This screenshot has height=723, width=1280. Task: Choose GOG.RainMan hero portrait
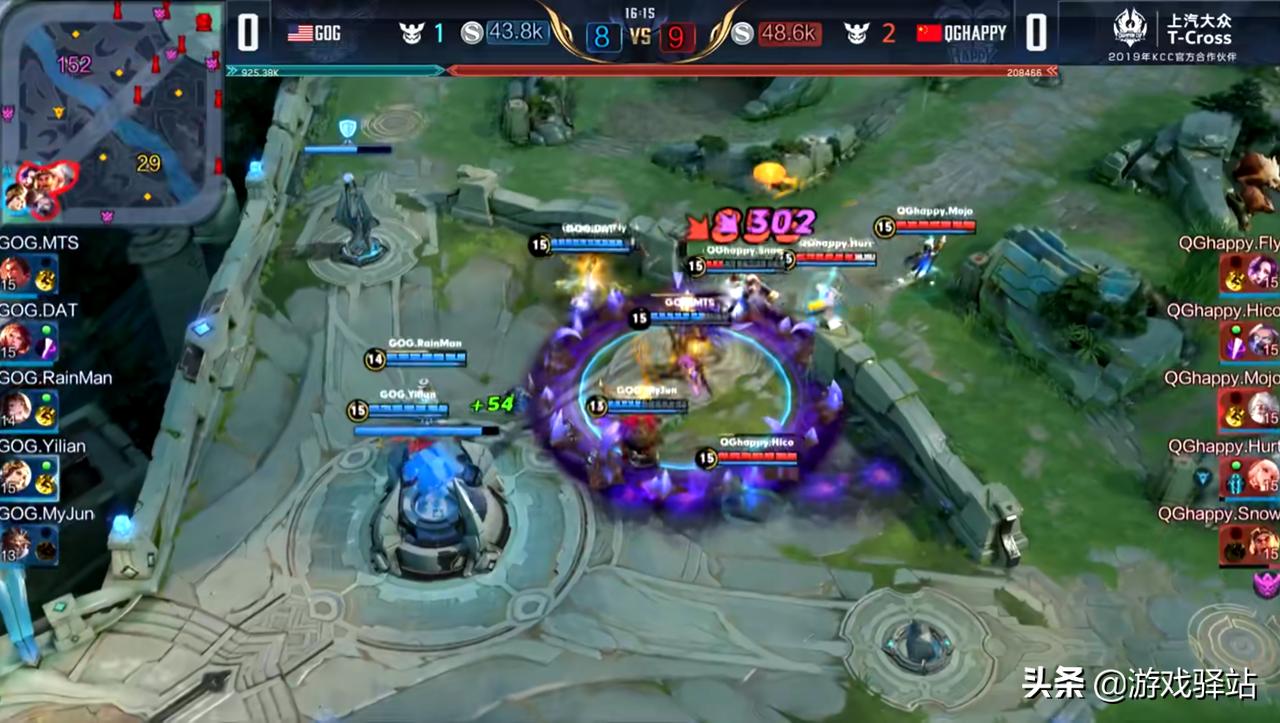tap(16, 409)
